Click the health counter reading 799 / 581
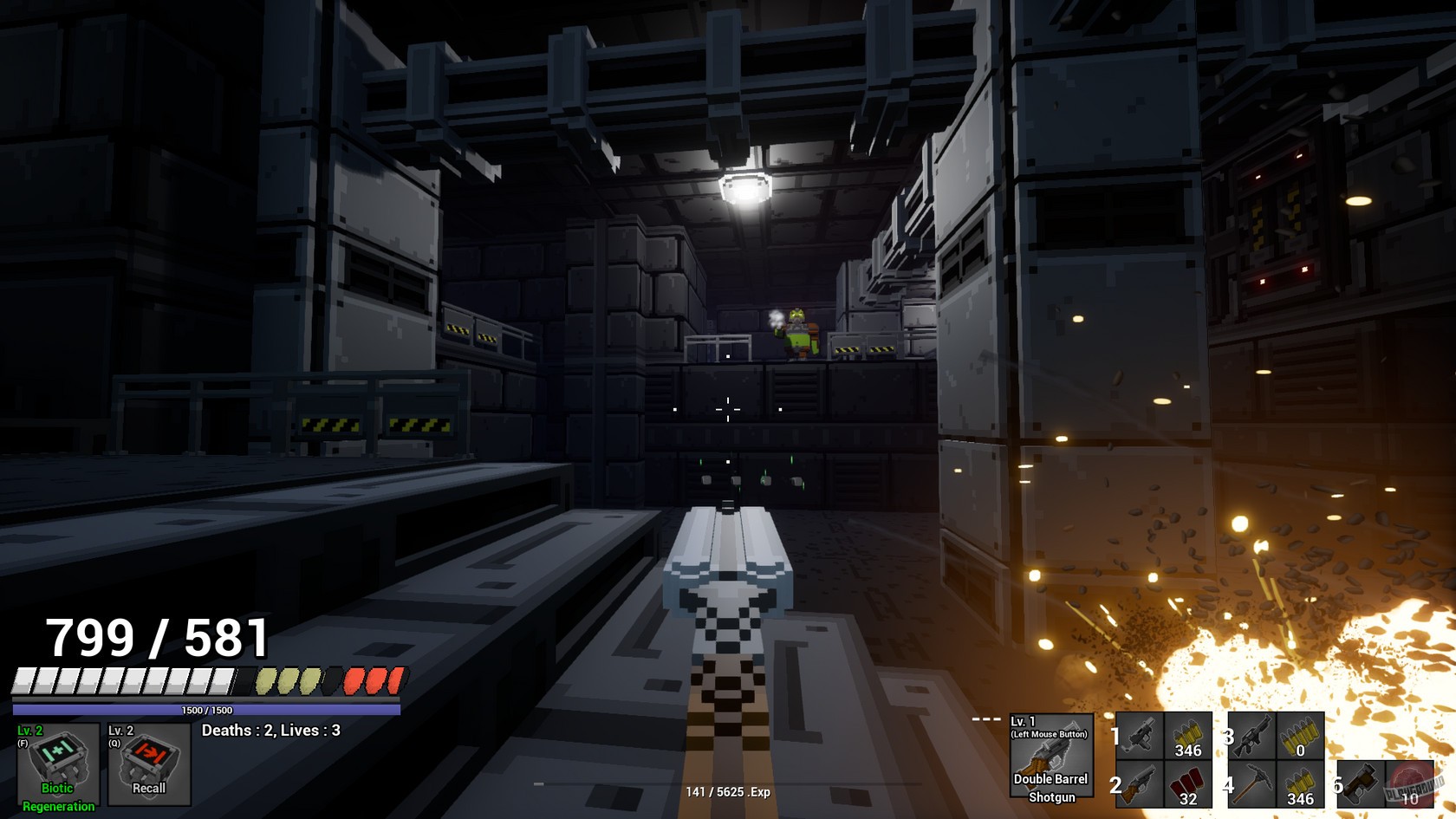 tap(157, 637)
